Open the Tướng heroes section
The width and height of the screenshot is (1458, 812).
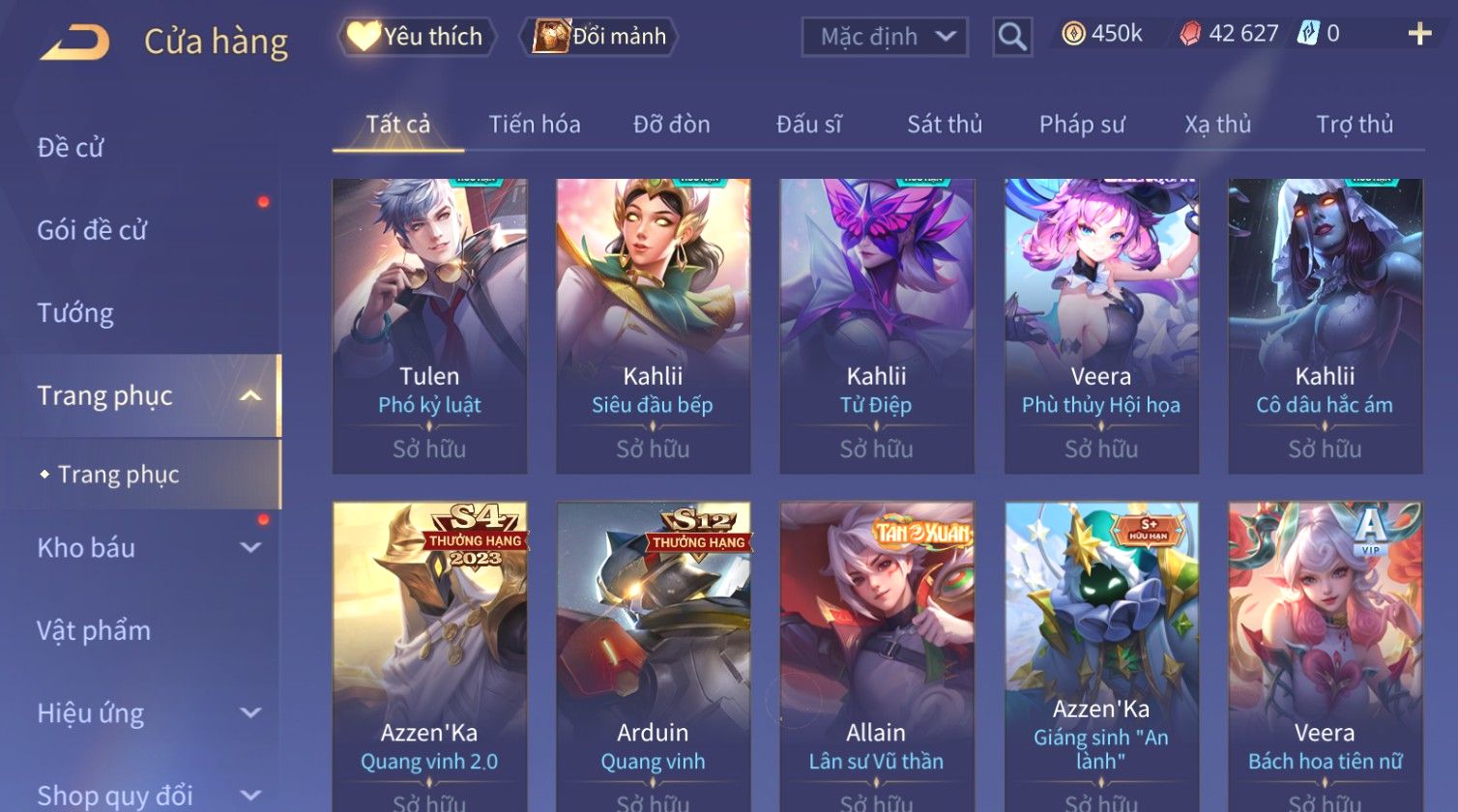point(75,313)
